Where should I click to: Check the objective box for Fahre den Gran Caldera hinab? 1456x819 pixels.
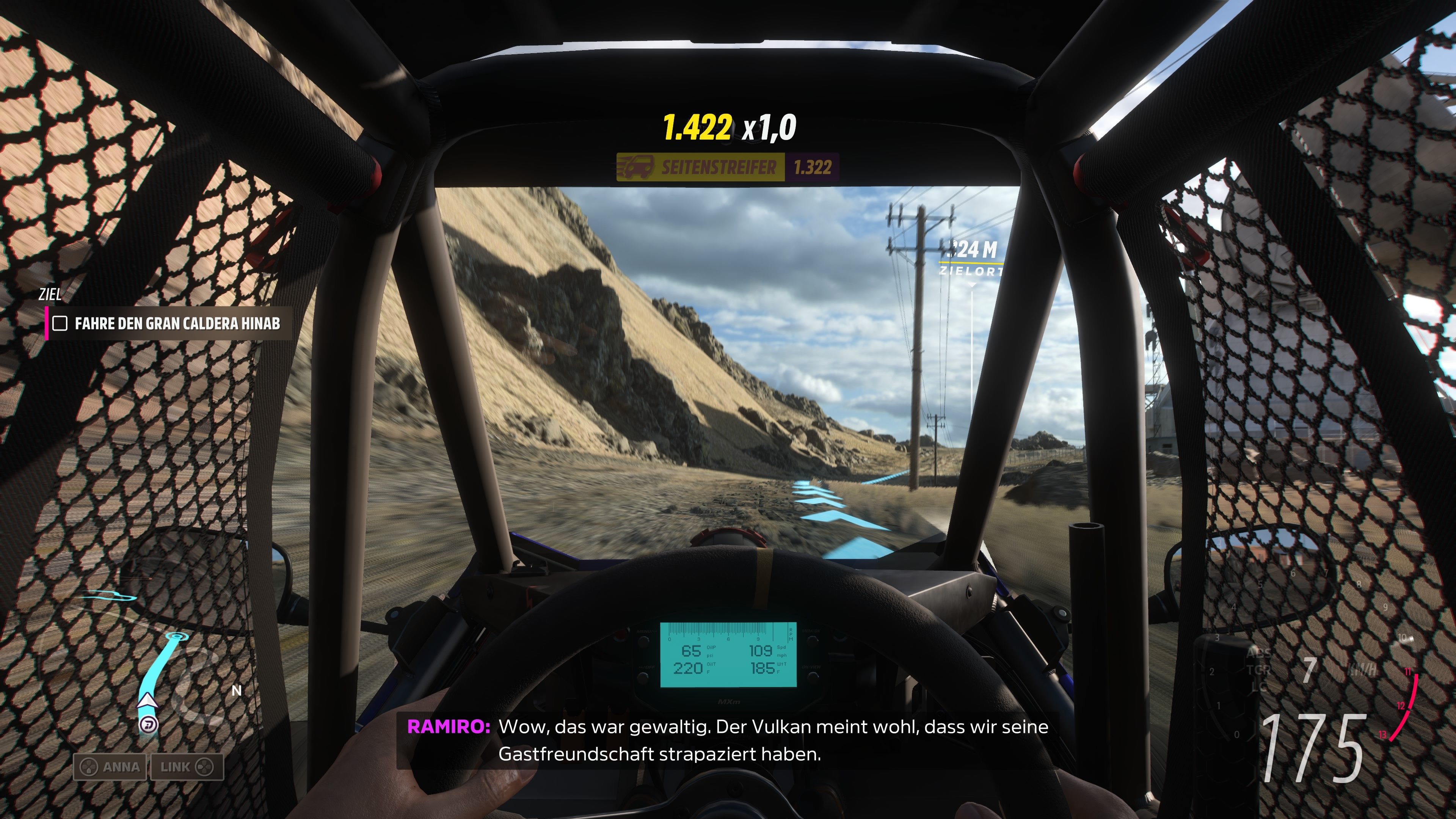61,324
